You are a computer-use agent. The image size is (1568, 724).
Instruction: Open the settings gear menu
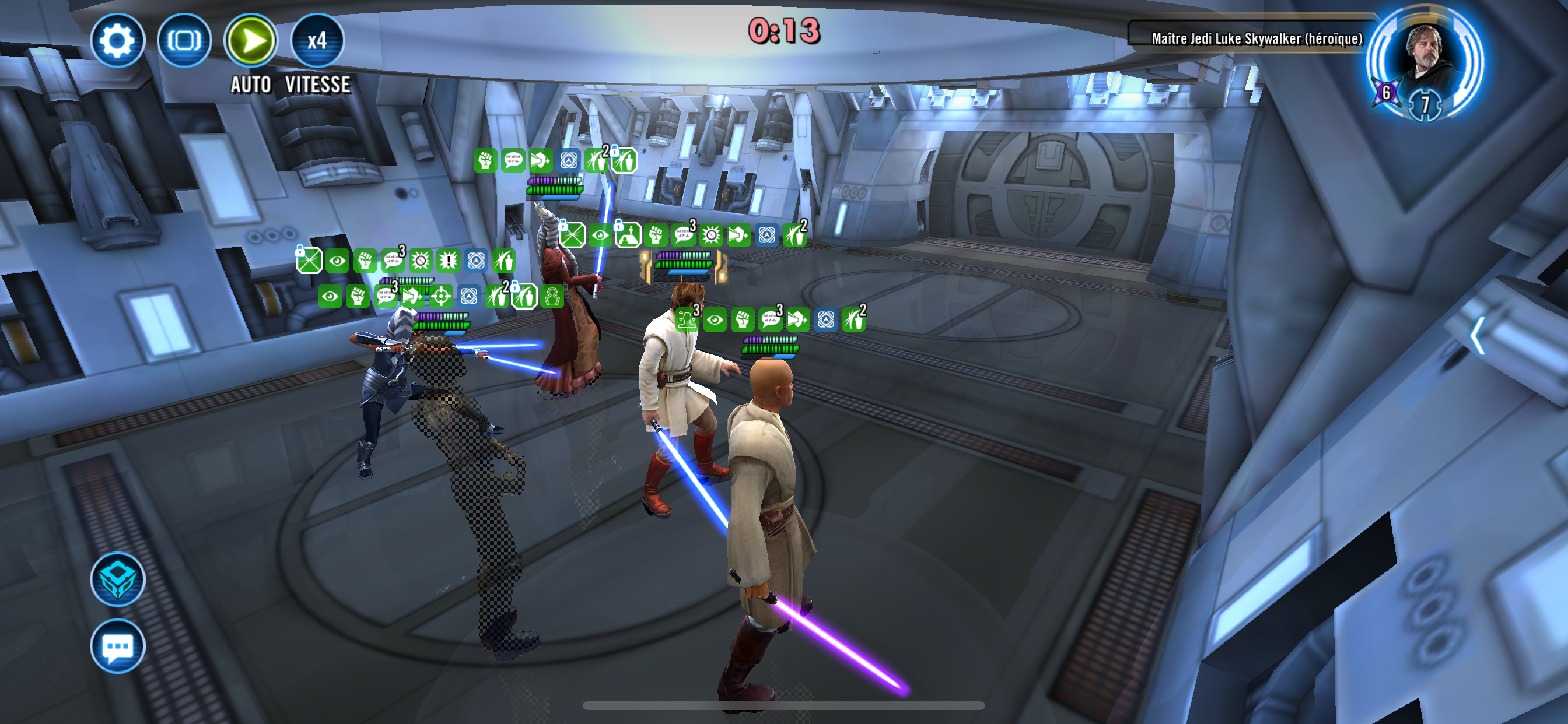click(x=117, y=41)
